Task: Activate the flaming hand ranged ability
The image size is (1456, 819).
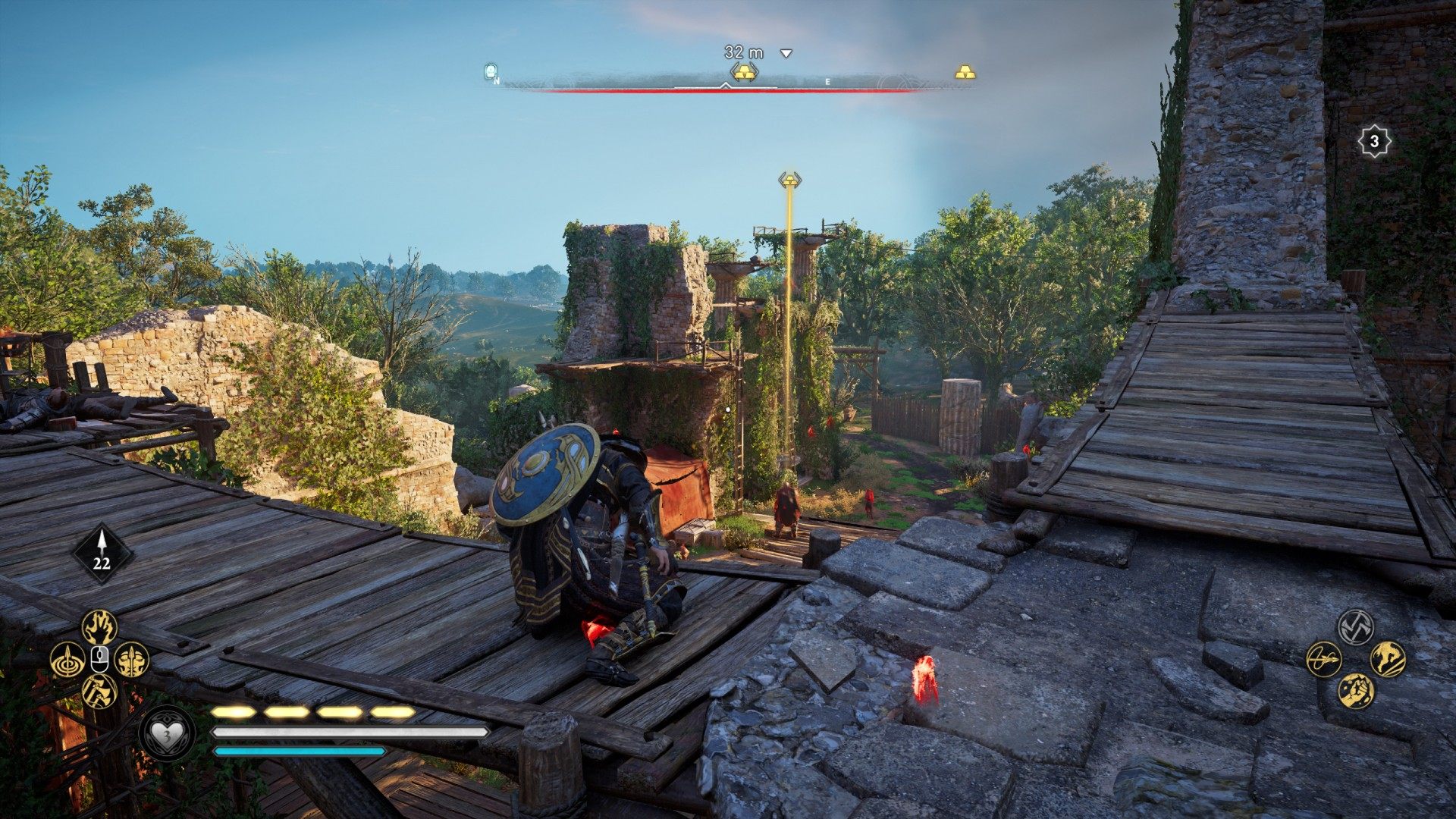Action: tap(99, 627)
